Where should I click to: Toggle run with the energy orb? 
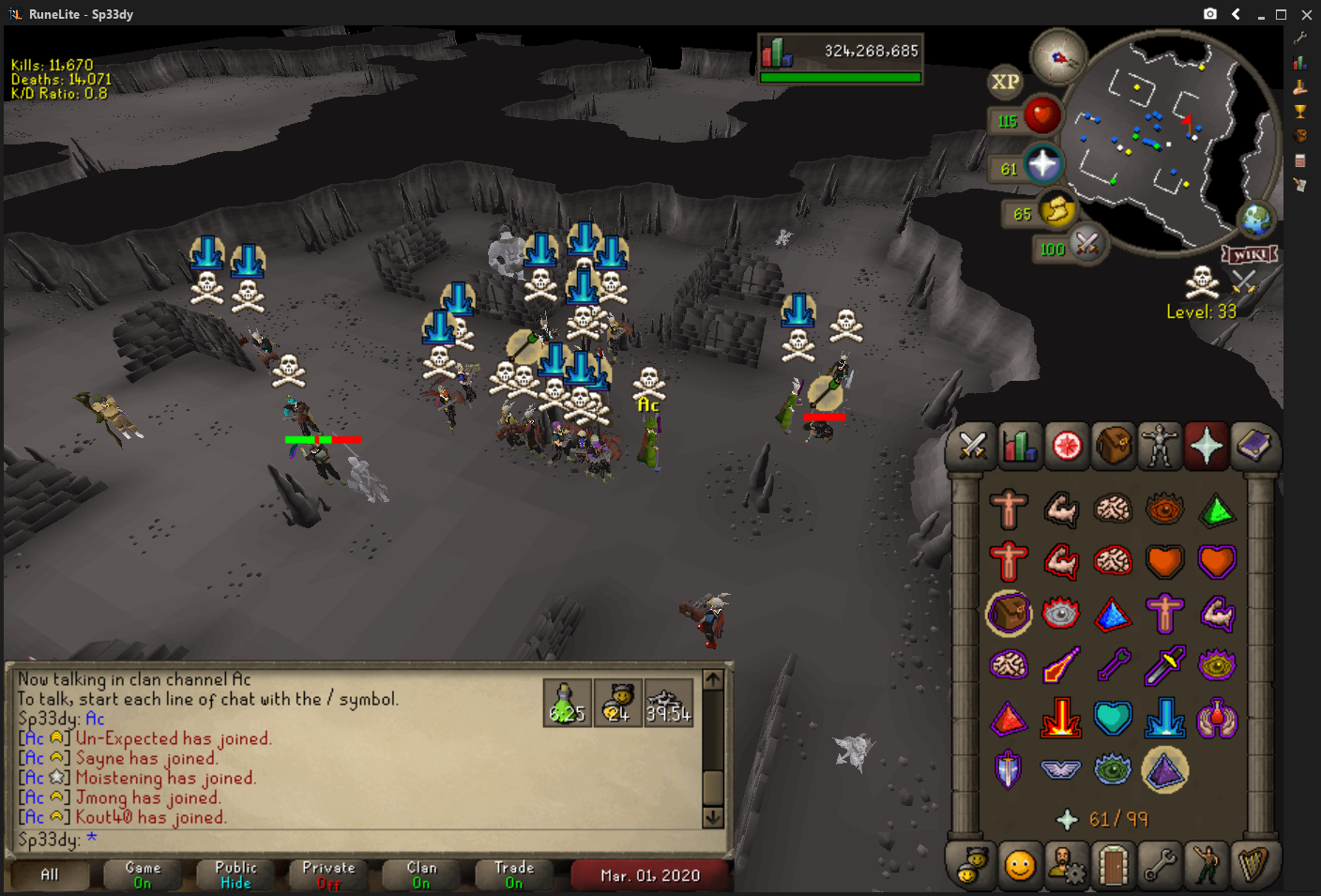coord(1056,210)
